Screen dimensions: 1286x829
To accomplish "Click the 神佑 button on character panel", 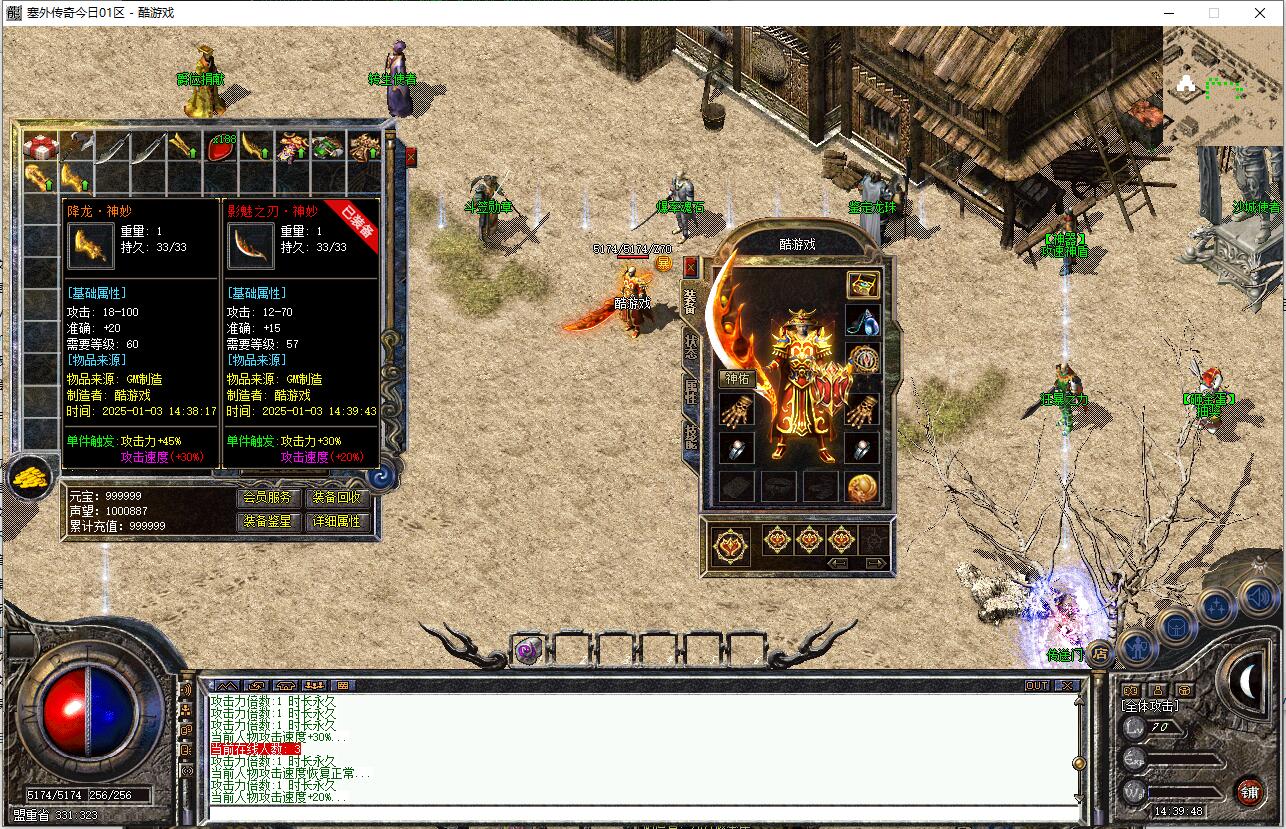I will tap(737, 378).
